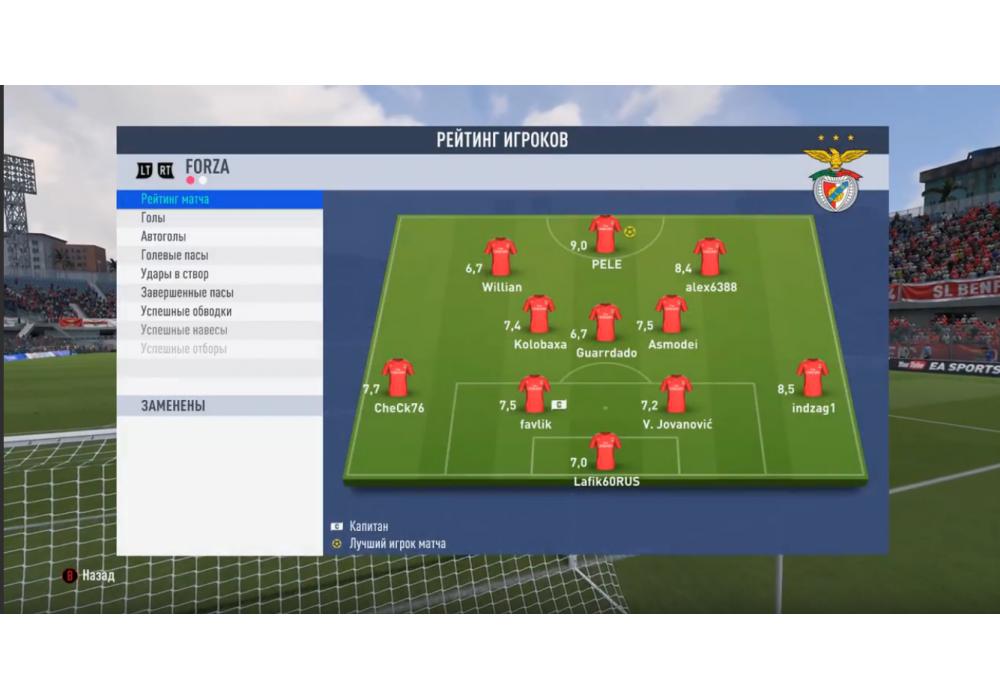Choose captain favlik's shirt
Image resolution: width=1000 pixels, height=700 pixels.
tap(535, 394)
